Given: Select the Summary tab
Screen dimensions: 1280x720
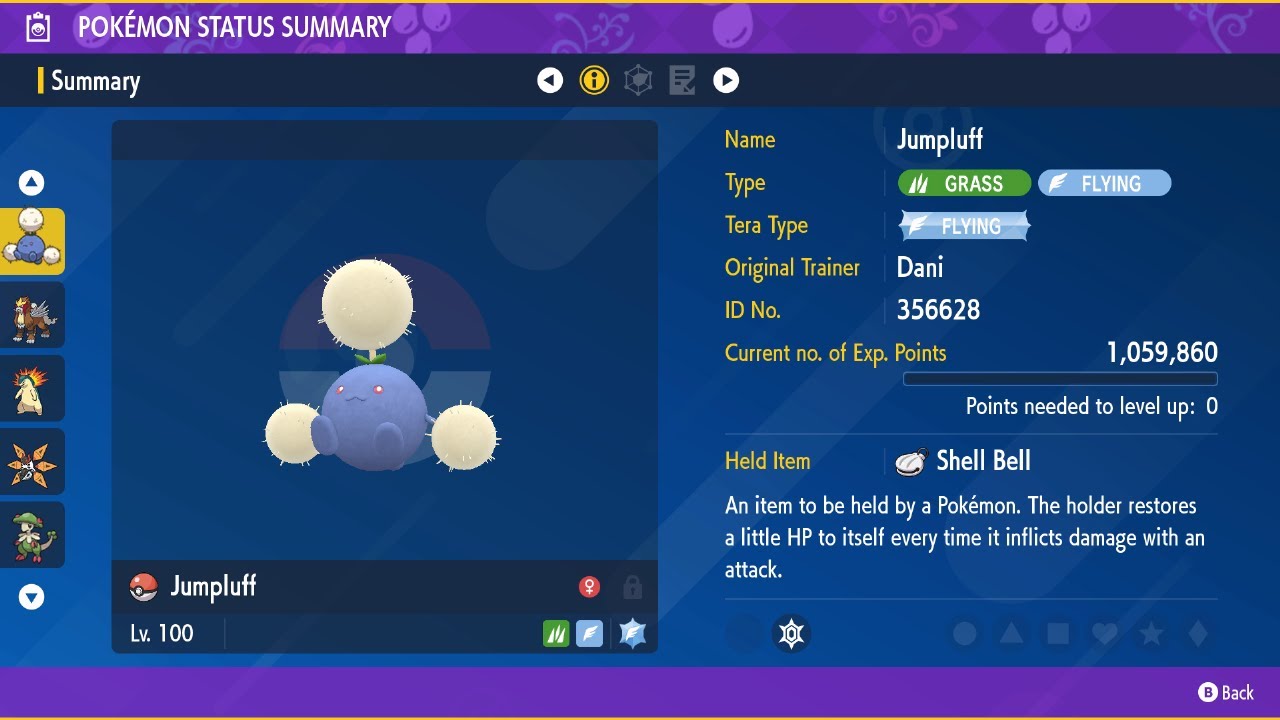Looking at the screenshot, I should tap(97, 81).
